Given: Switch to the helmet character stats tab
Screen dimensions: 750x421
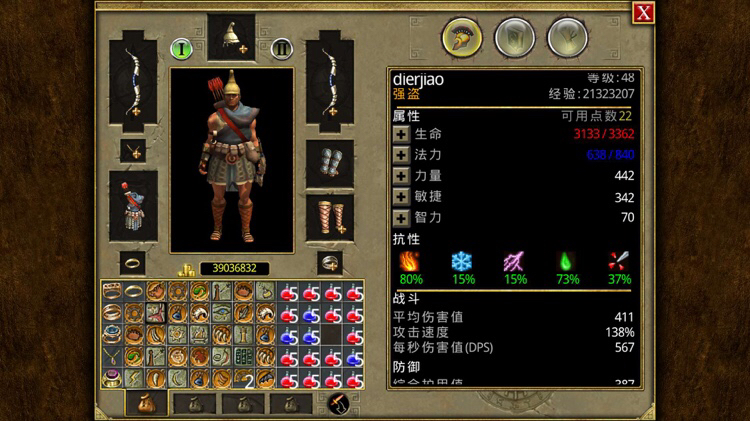Looking at the screenshot, I should (x=462, y=38).
